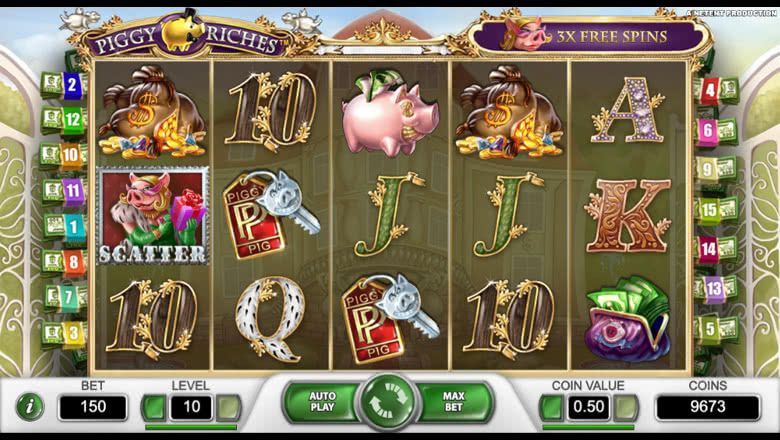780x440 pixels.
Task: Show payline number 11
Action: 72,189
